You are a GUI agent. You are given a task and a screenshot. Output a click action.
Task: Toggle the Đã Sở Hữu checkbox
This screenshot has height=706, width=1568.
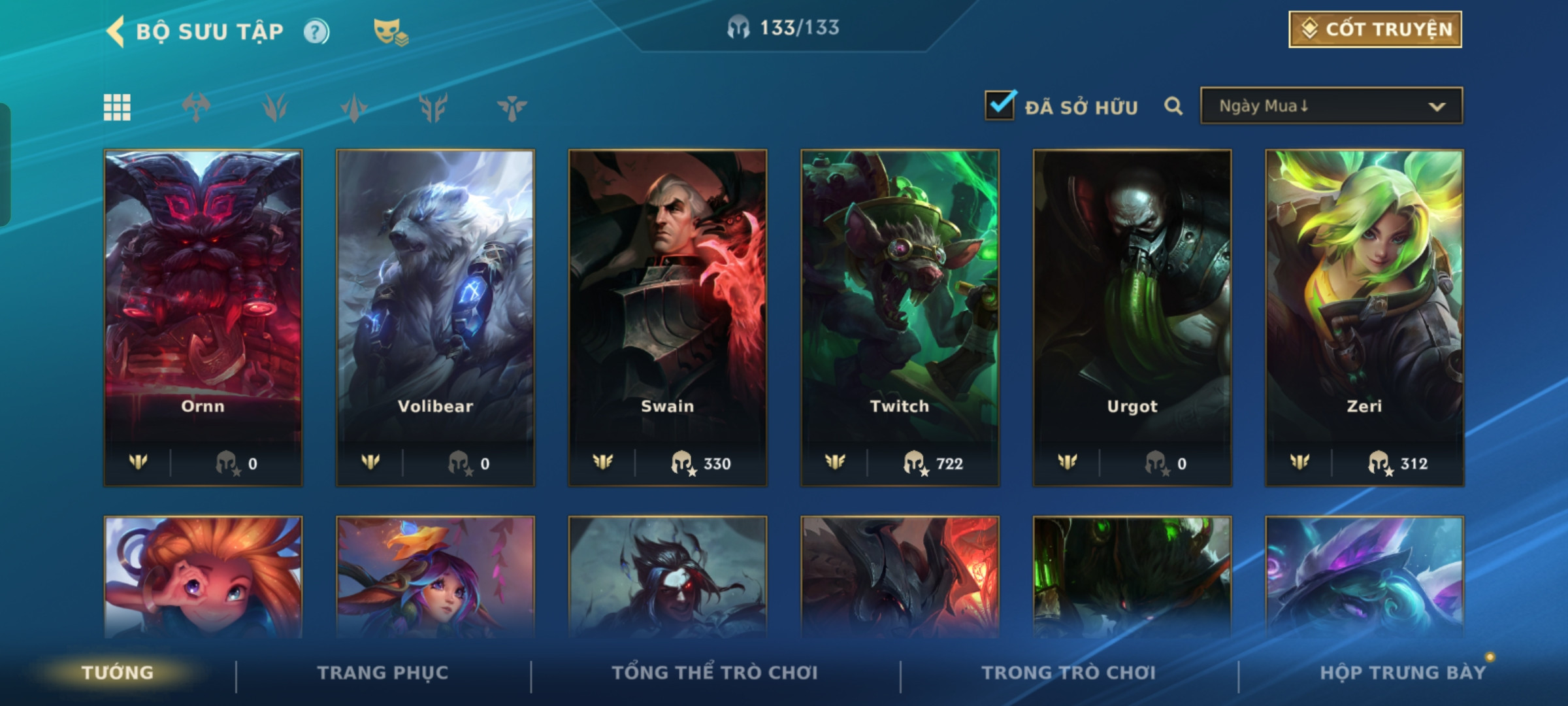pos(1000,106)
